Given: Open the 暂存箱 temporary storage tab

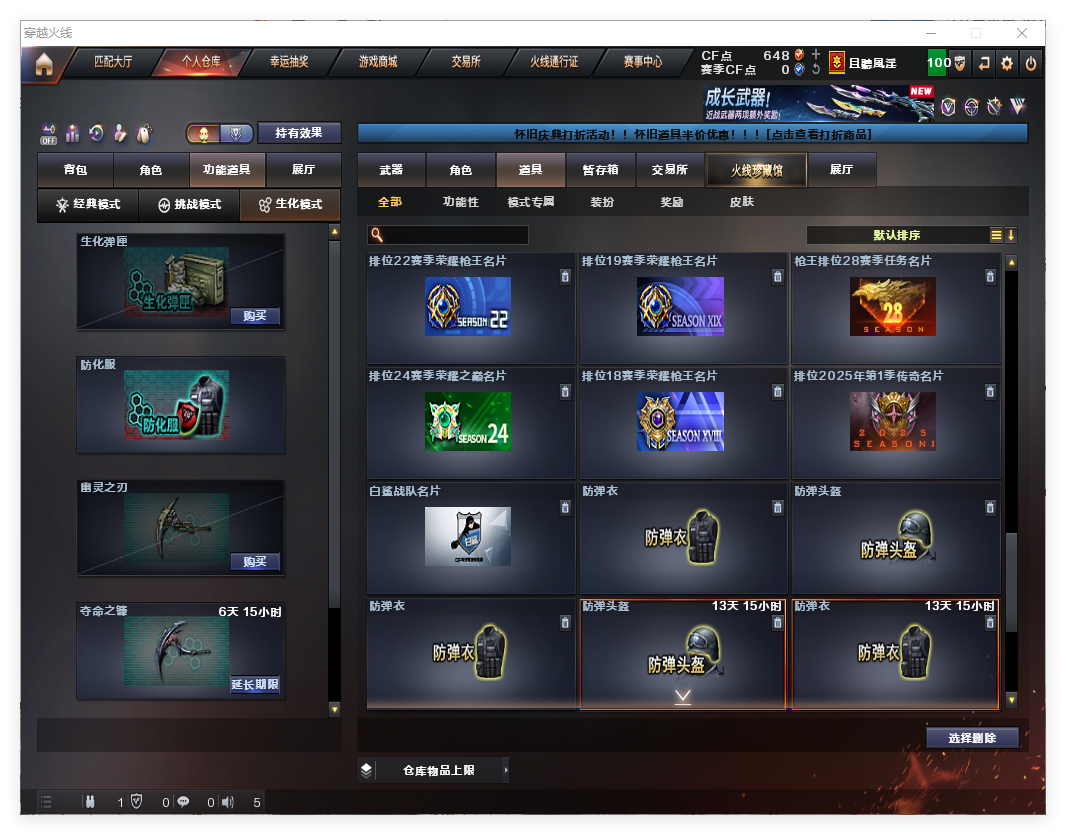Looking at the screenshot, I should (600, 170).
